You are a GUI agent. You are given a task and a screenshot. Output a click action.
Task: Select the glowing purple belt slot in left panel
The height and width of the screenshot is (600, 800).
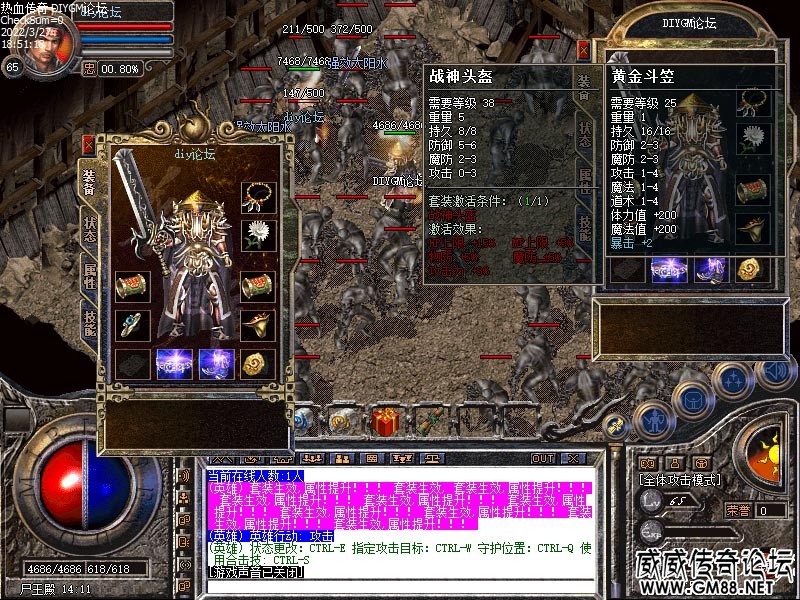(x=174, y=364)
